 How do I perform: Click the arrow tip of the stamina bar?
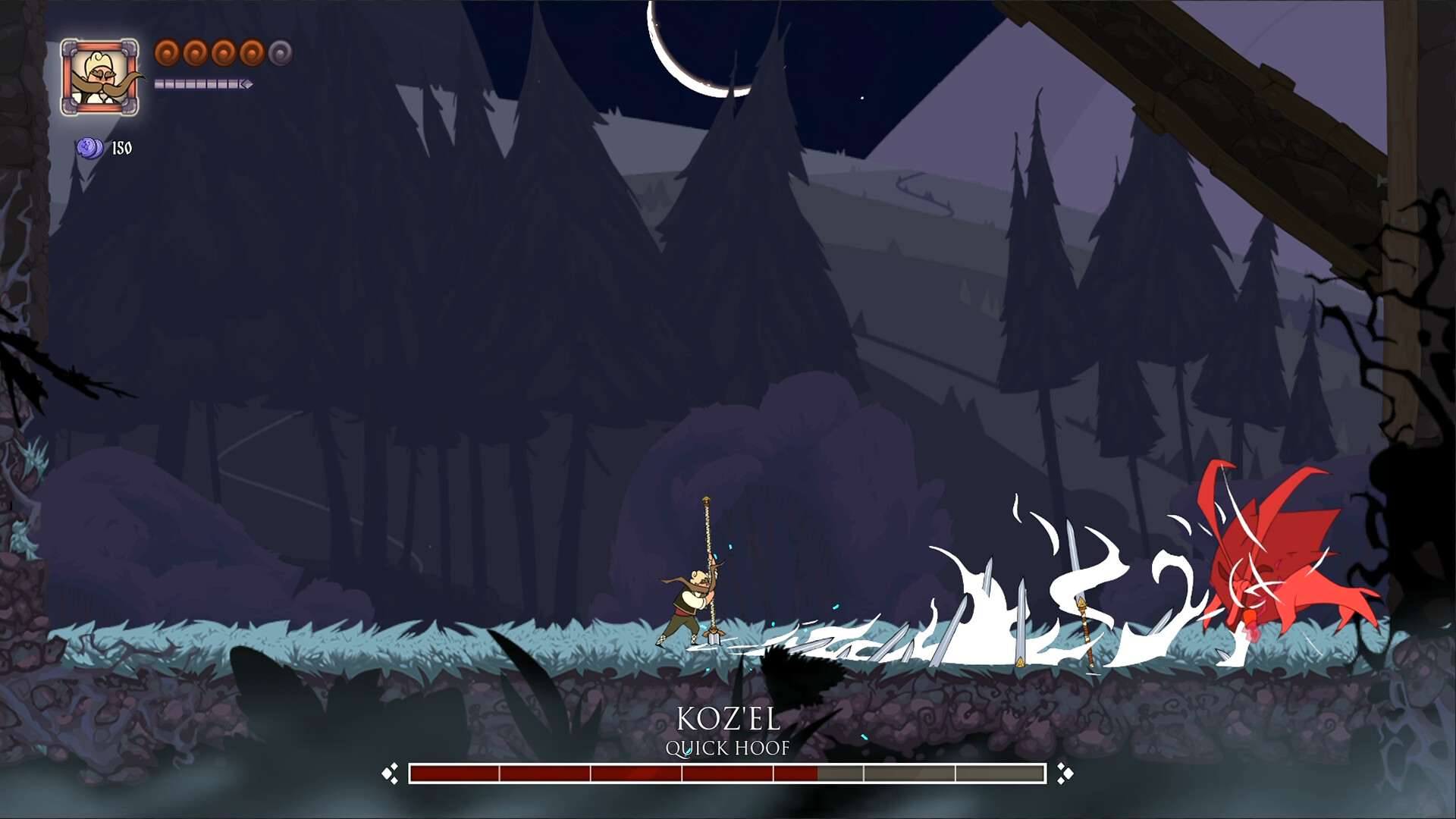[x=246, y=86]
